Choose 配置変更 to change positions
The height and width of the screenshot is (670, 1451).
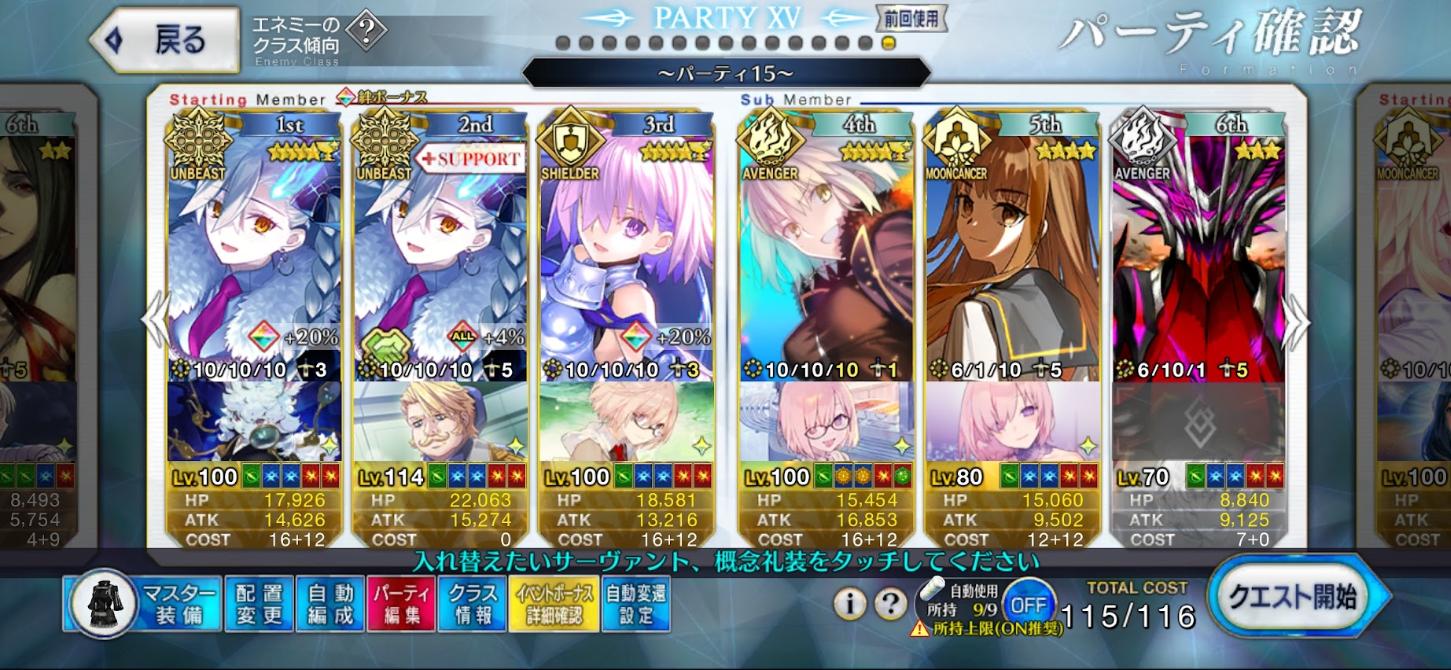[x=258, y=604]
